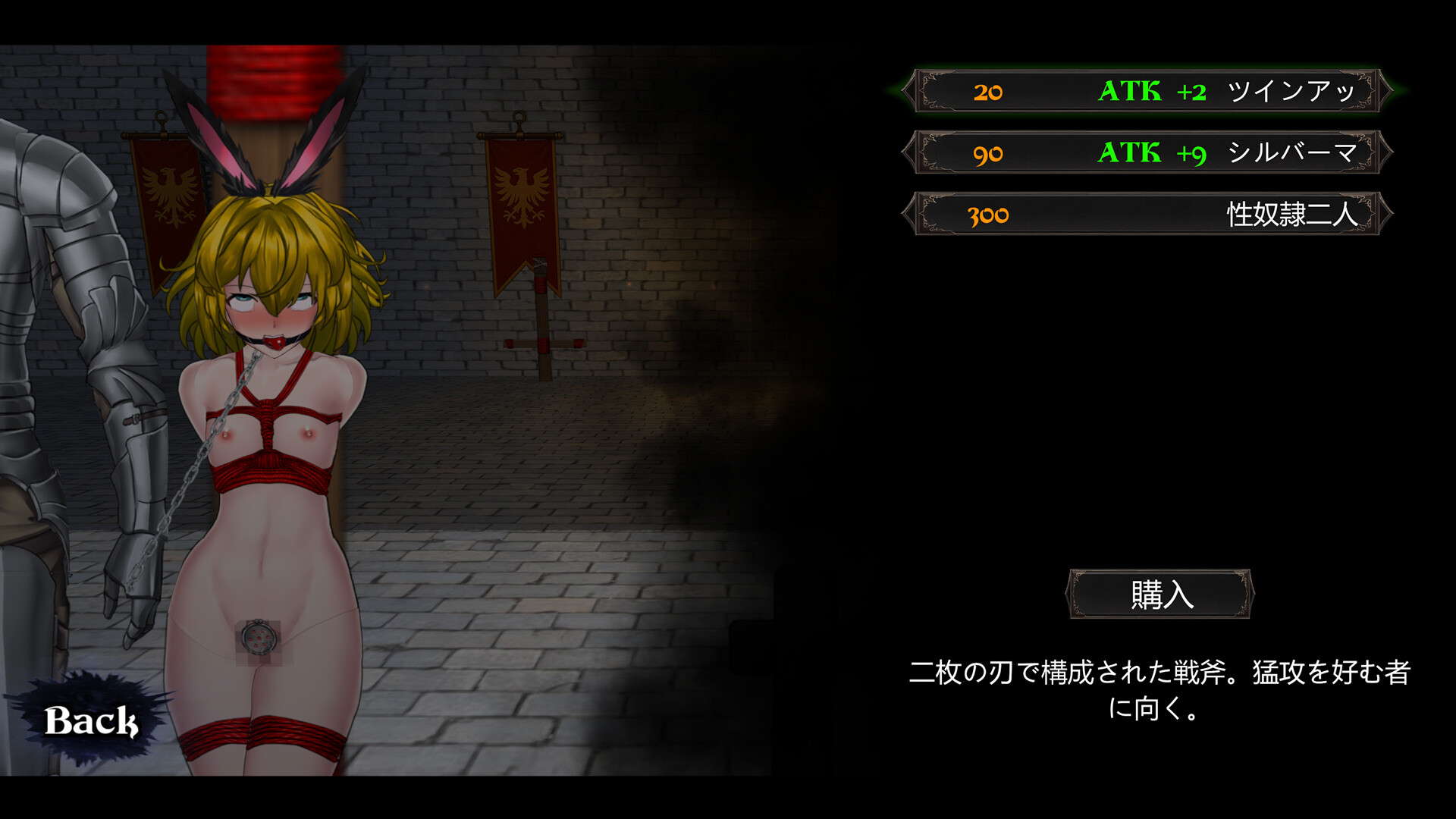Image resolution: width=1456 pixels, height=819 pixels.
Task: Click the left arrow of the ツインアッ item row
Action: (909, 93)
